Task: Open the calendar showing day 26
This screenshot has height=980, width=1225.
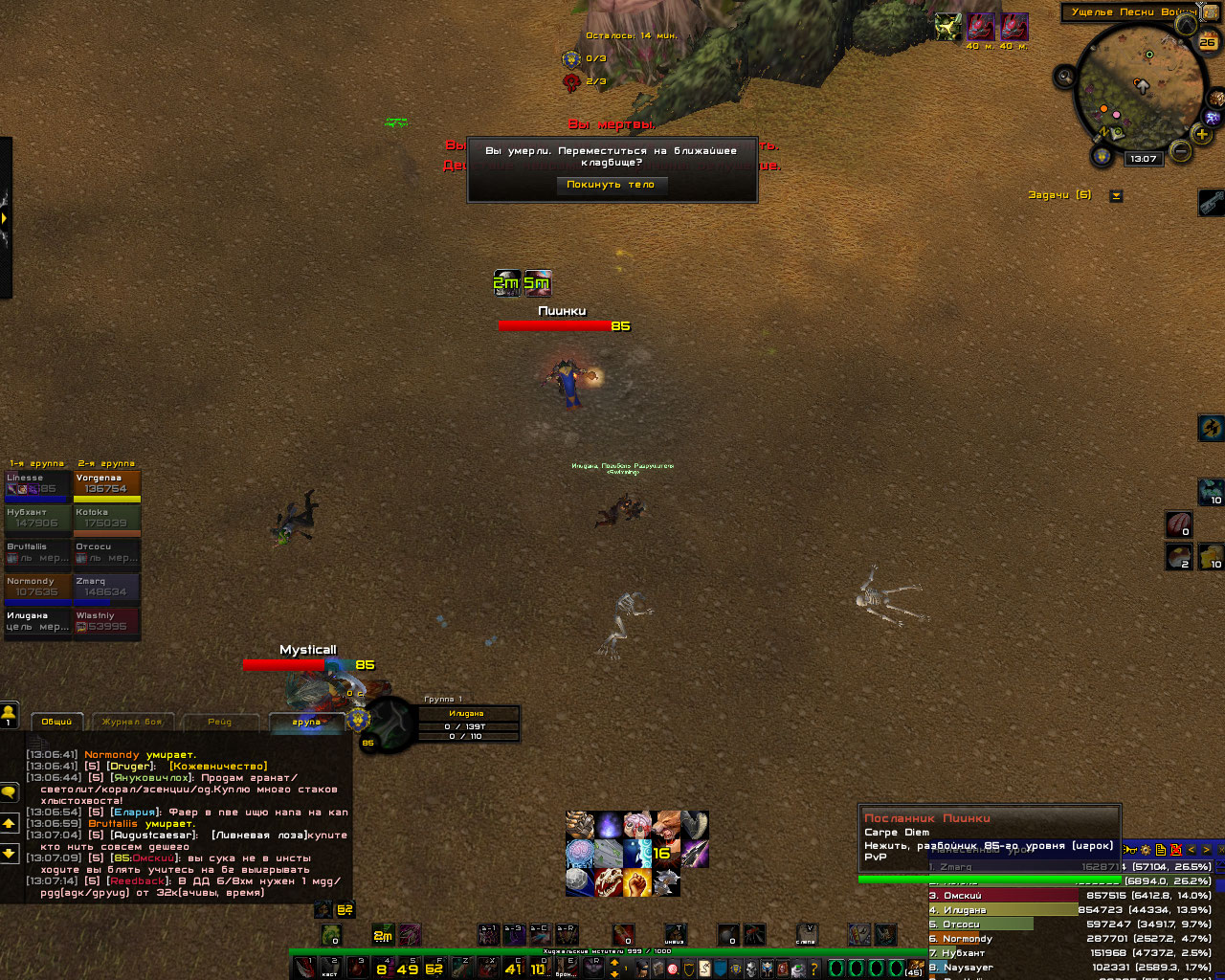Action: pos(1208,41)
